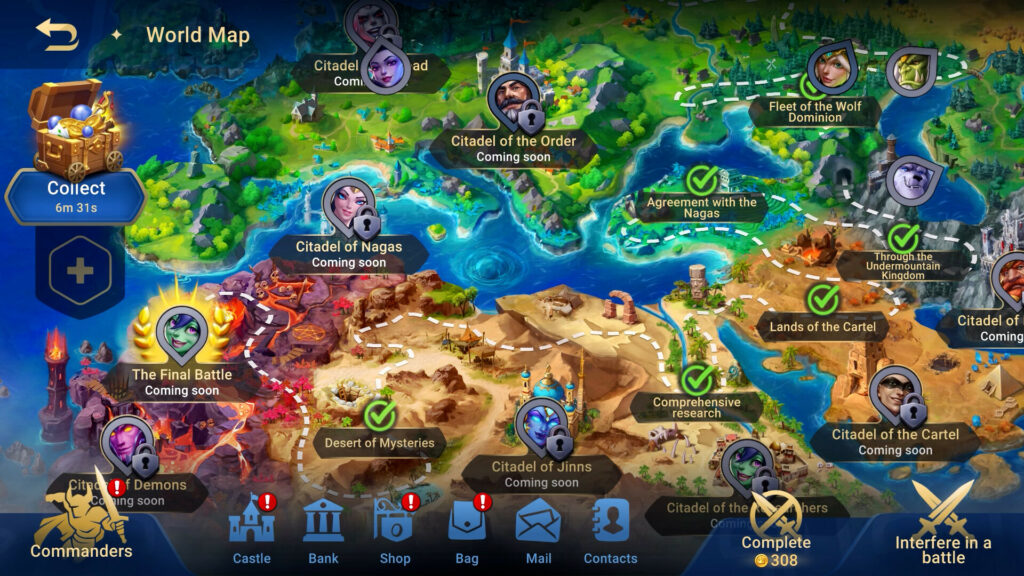Image resolution: width=1024 pixels, height=576 pixels.
Task: Go back using the yellow arrow
Action: [x=57, y=35]
